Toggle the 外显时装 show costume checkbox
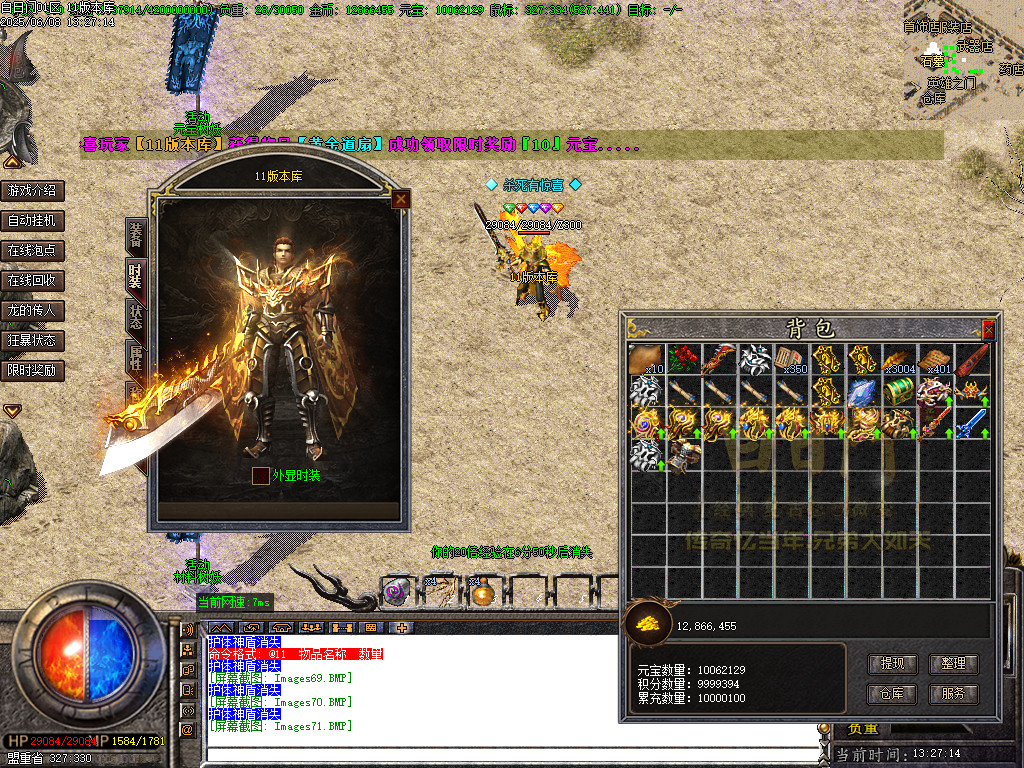Viewport: 1024px width, 768px height. [x=260, y=476]
